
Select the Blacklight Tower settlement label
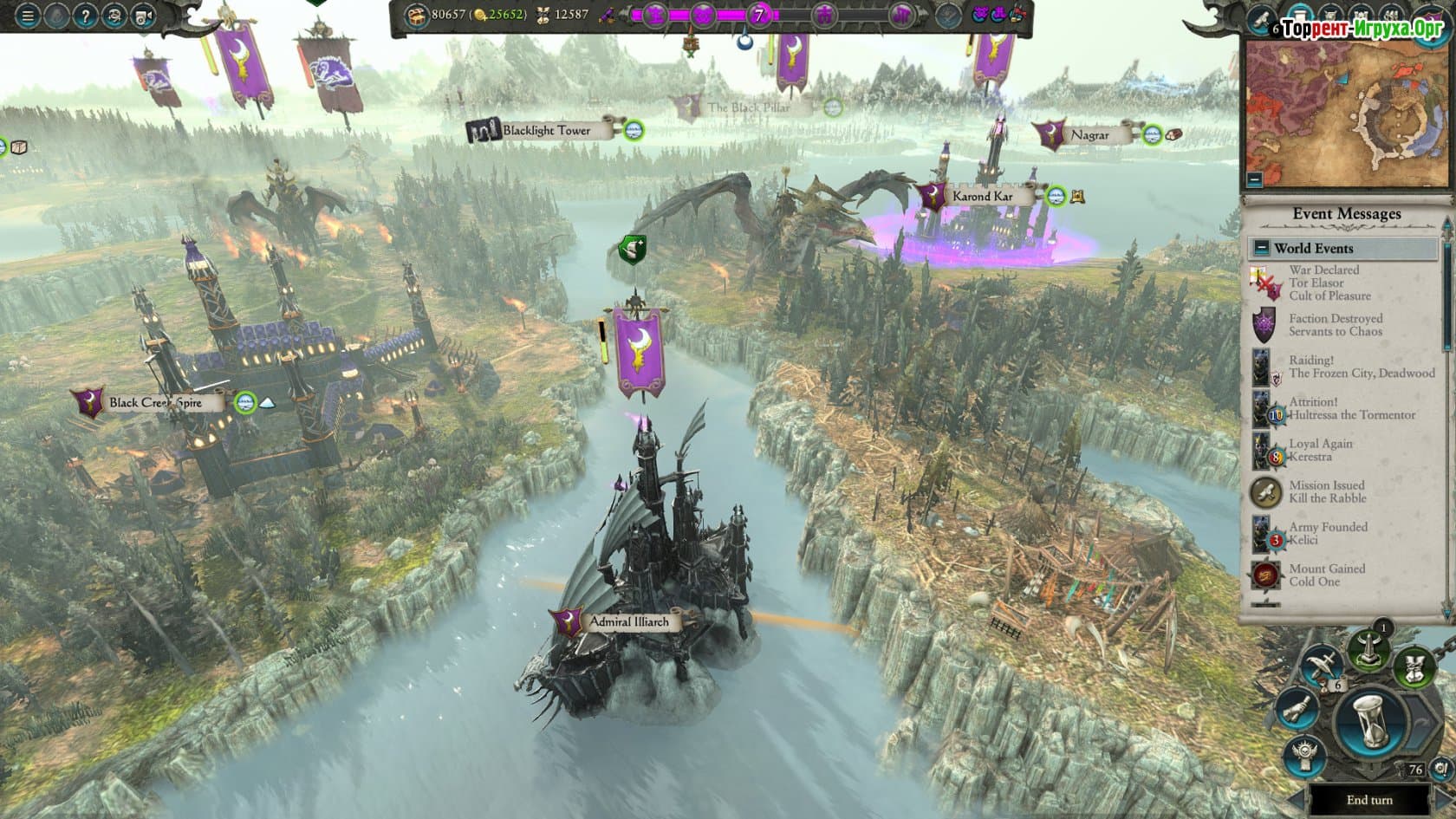(x=546, y=131)
